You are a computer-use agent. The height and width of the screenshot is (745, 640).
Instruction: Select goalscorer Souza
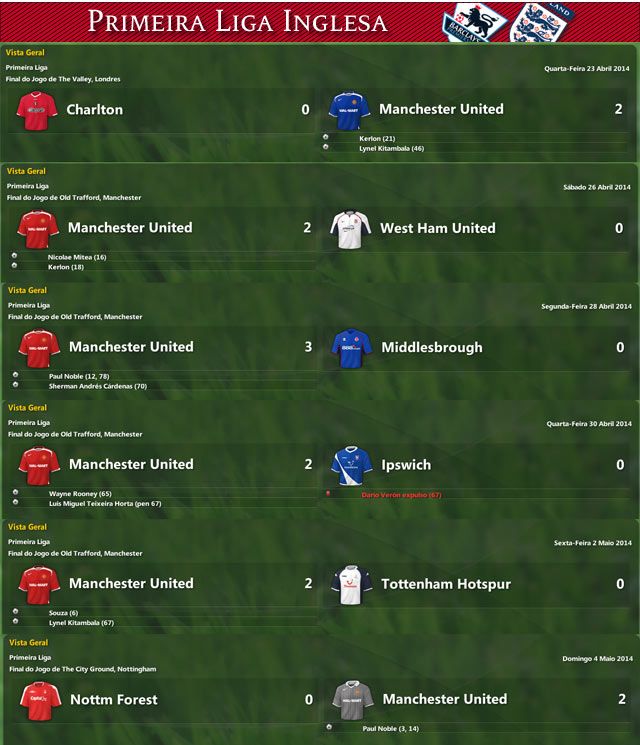[x=63, y=613]
